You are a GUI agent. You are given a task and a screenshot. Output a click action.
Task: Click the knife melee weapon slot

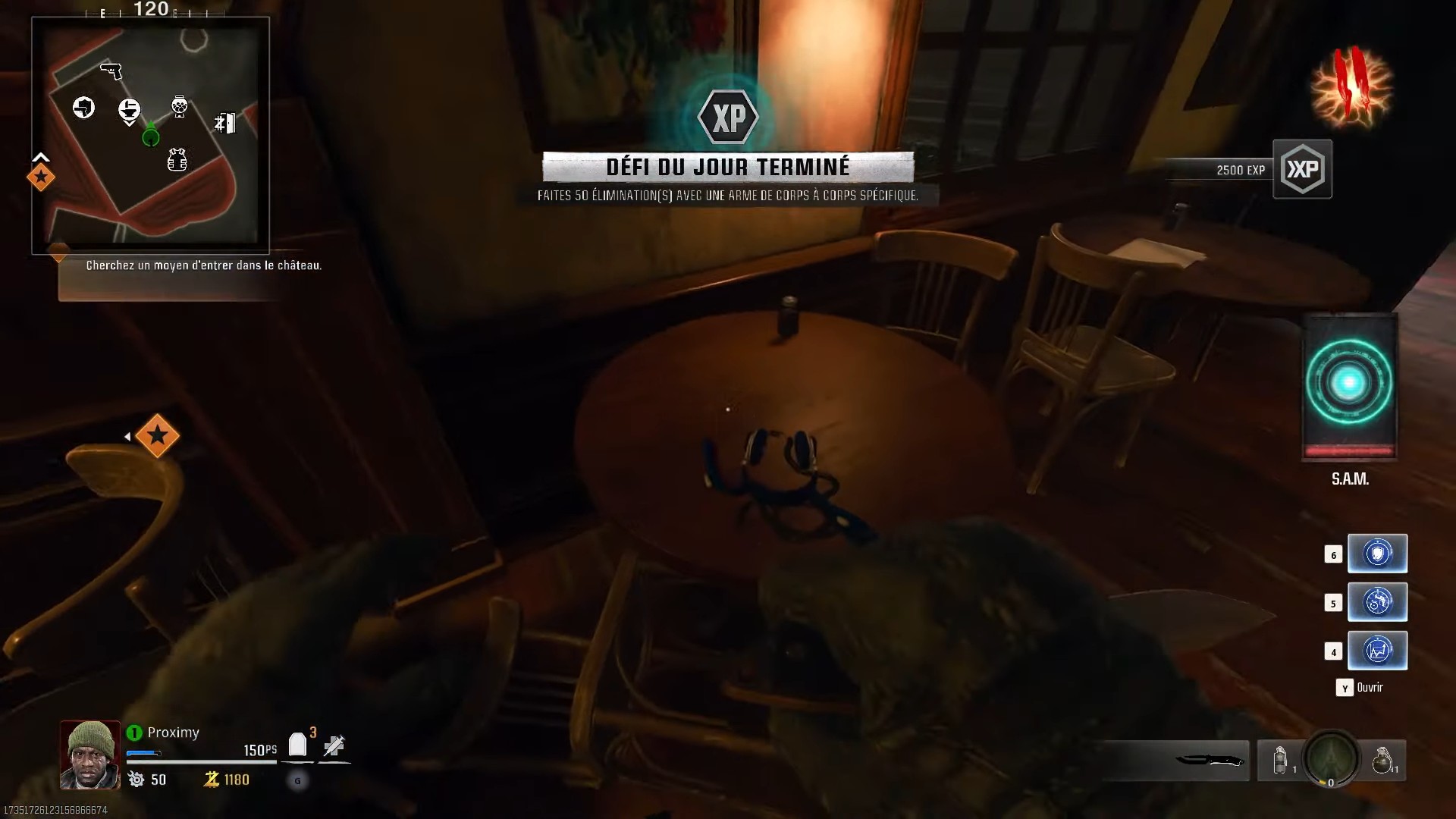(x=1210, y=761)
